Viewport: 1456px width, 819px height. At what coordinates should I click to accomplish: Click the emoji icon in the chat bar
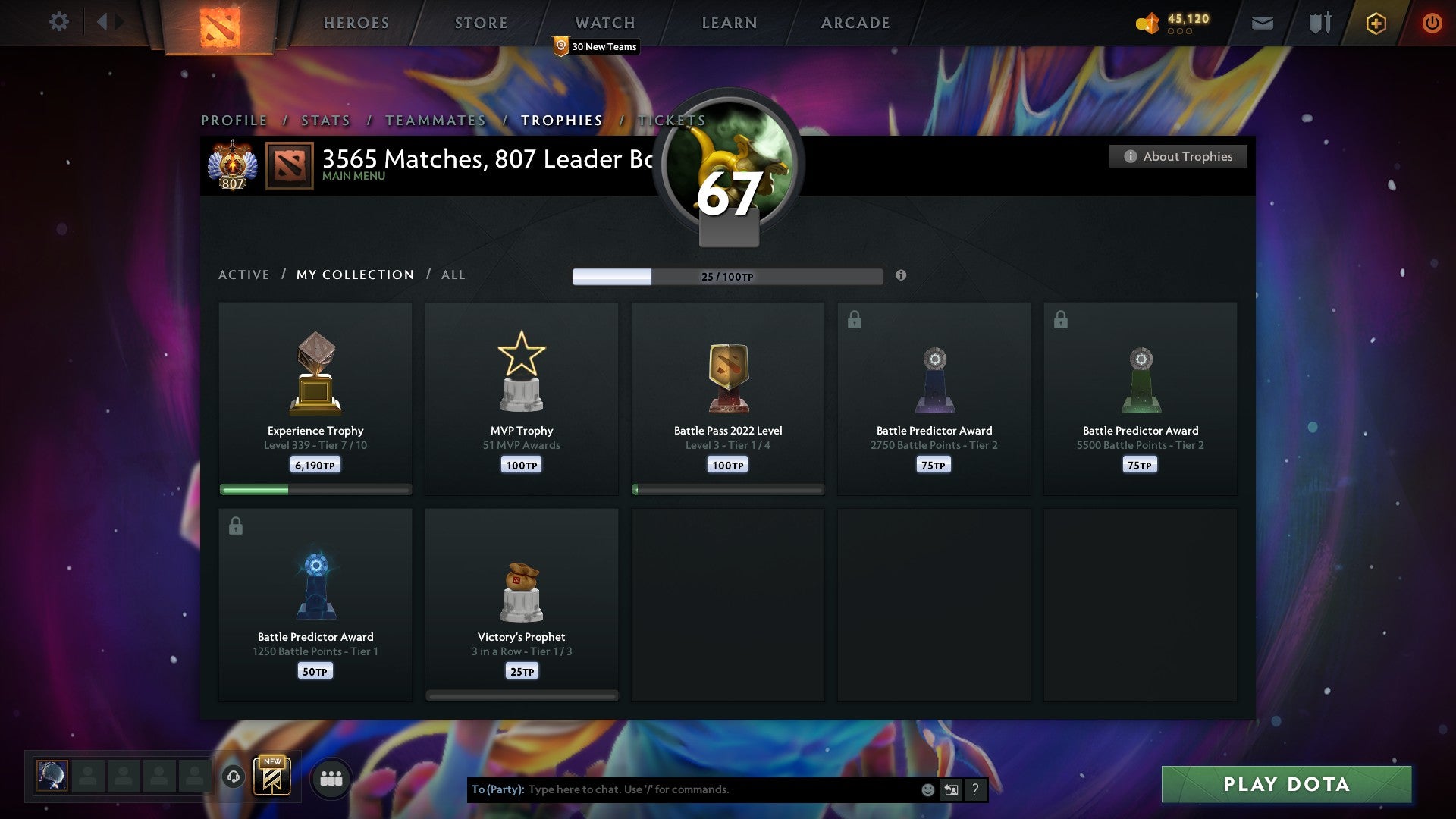pos(927,789)
